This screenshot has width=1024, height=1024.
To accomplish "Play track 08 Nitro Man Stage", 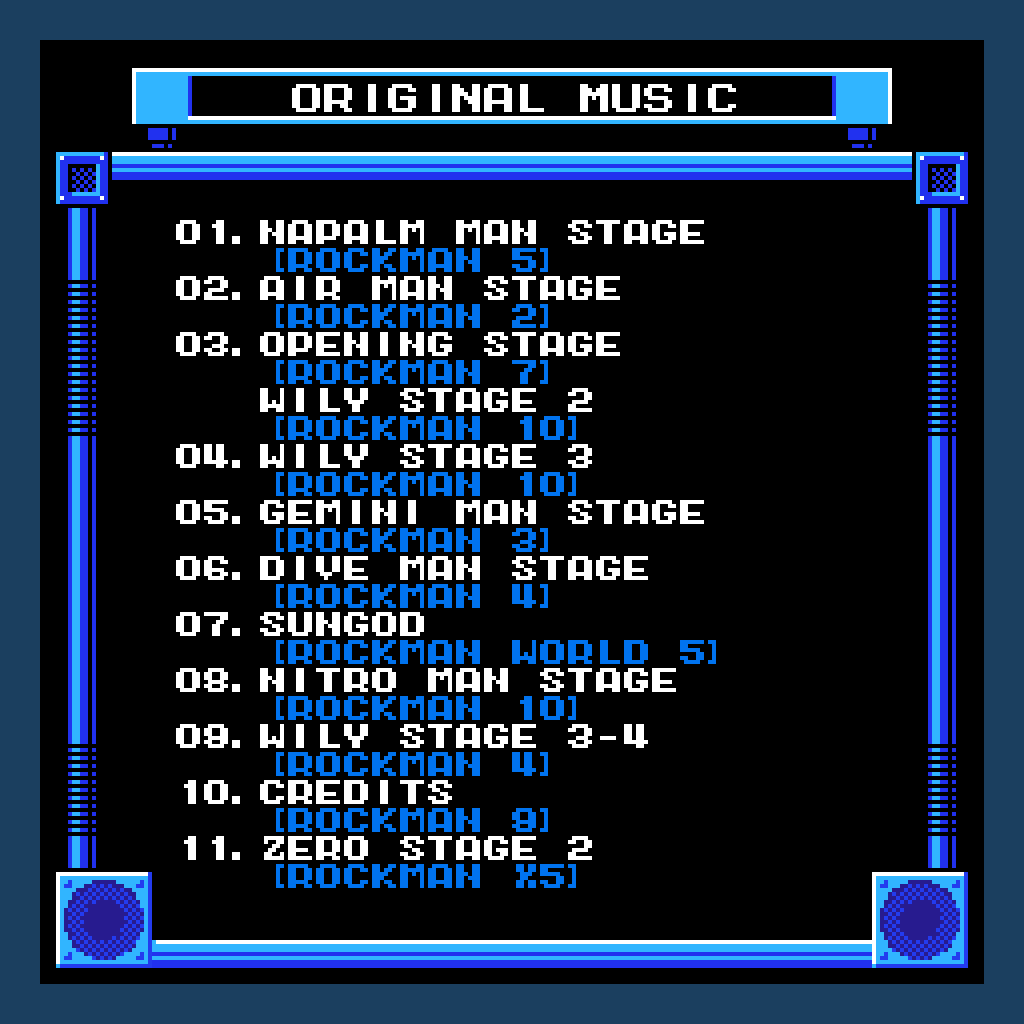I will click(467, 681).
